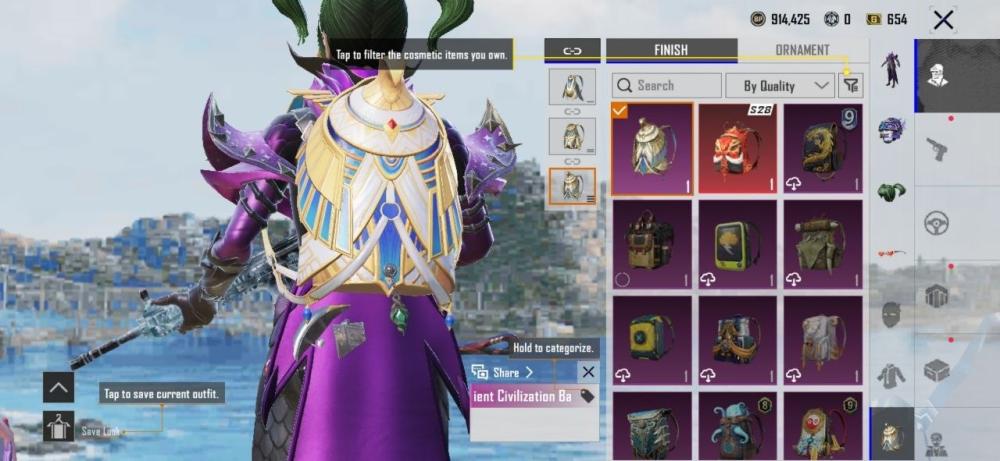1000x461 pixels.
Task: Open the steering wheel vehicle category
Action: [x=936, y=222]
